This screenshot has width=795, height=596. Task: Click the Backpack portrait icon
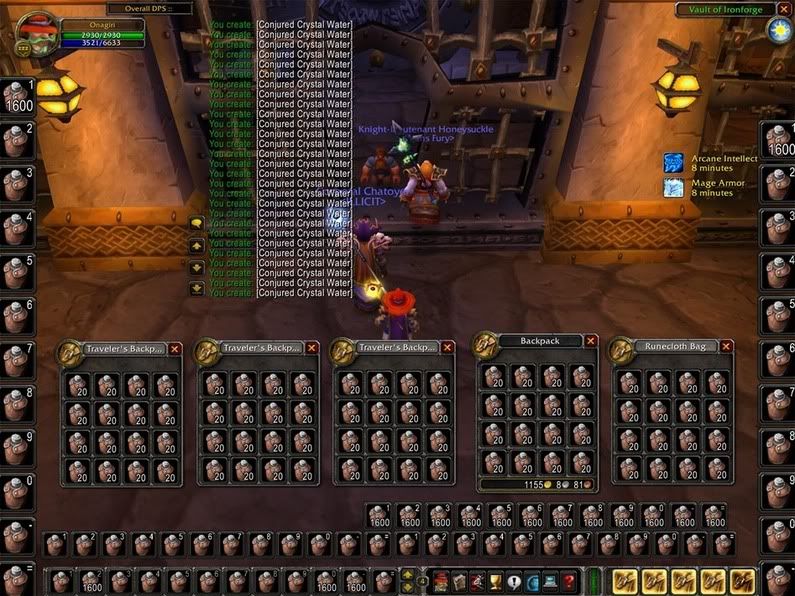[x=486, y=344]
